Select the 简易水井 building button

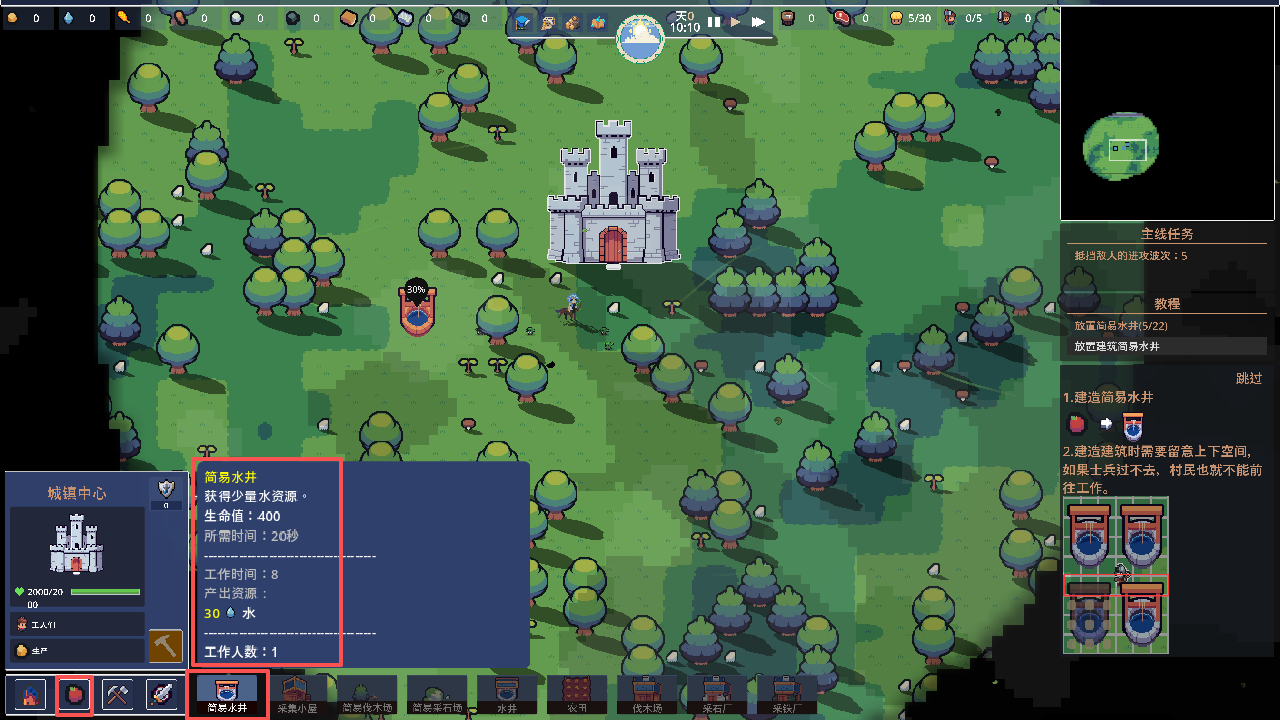tap(227, 694)
